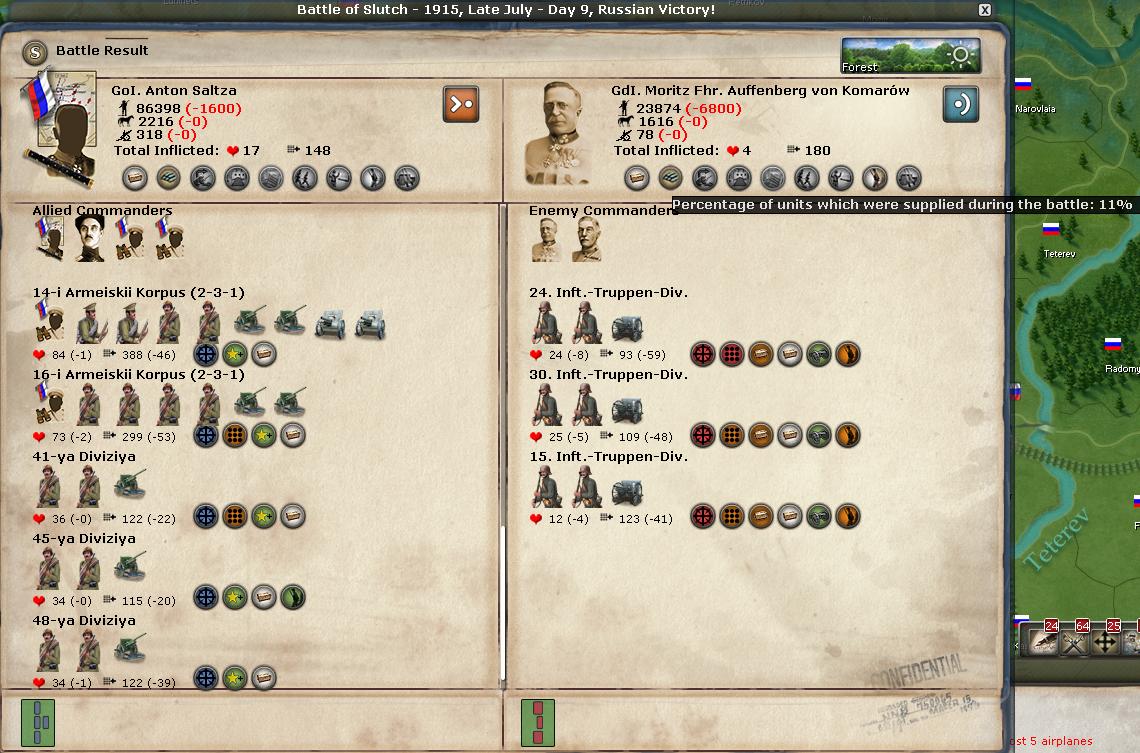Click the green formation button at bottom left
The height and width of the screenshot is (753, 1140).
[x=38, y=722]
